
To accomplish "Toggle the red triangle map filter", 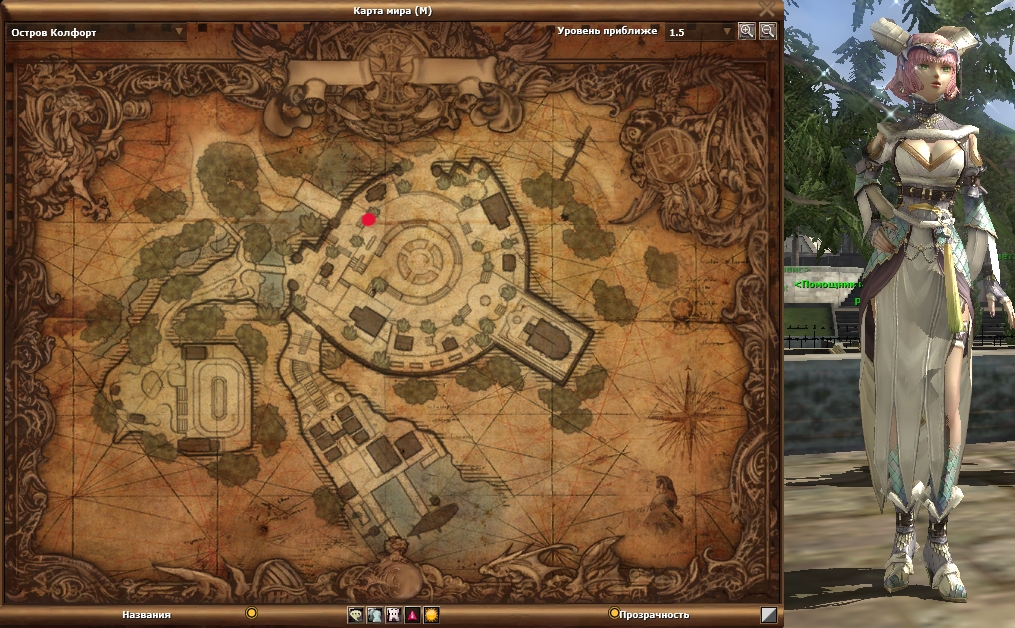I will (x=412, y=615).
